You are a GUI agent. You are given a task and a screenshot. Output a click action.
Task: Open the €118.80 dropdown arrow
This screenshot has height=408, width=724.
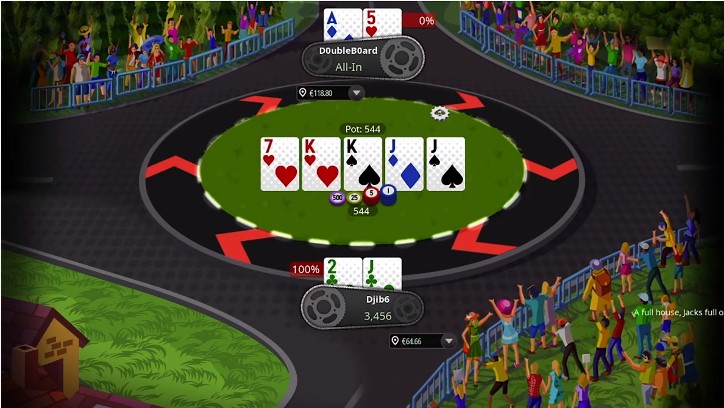click(x=356, y=93)
